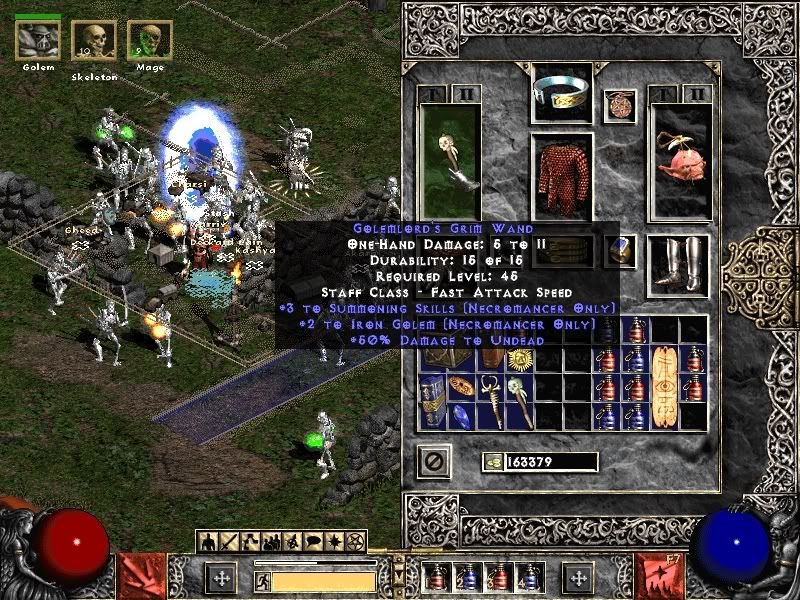The width and height of the screenshot is (800, 600).
Task: Select the Golem minion portrait
Action: pos(38,40)
